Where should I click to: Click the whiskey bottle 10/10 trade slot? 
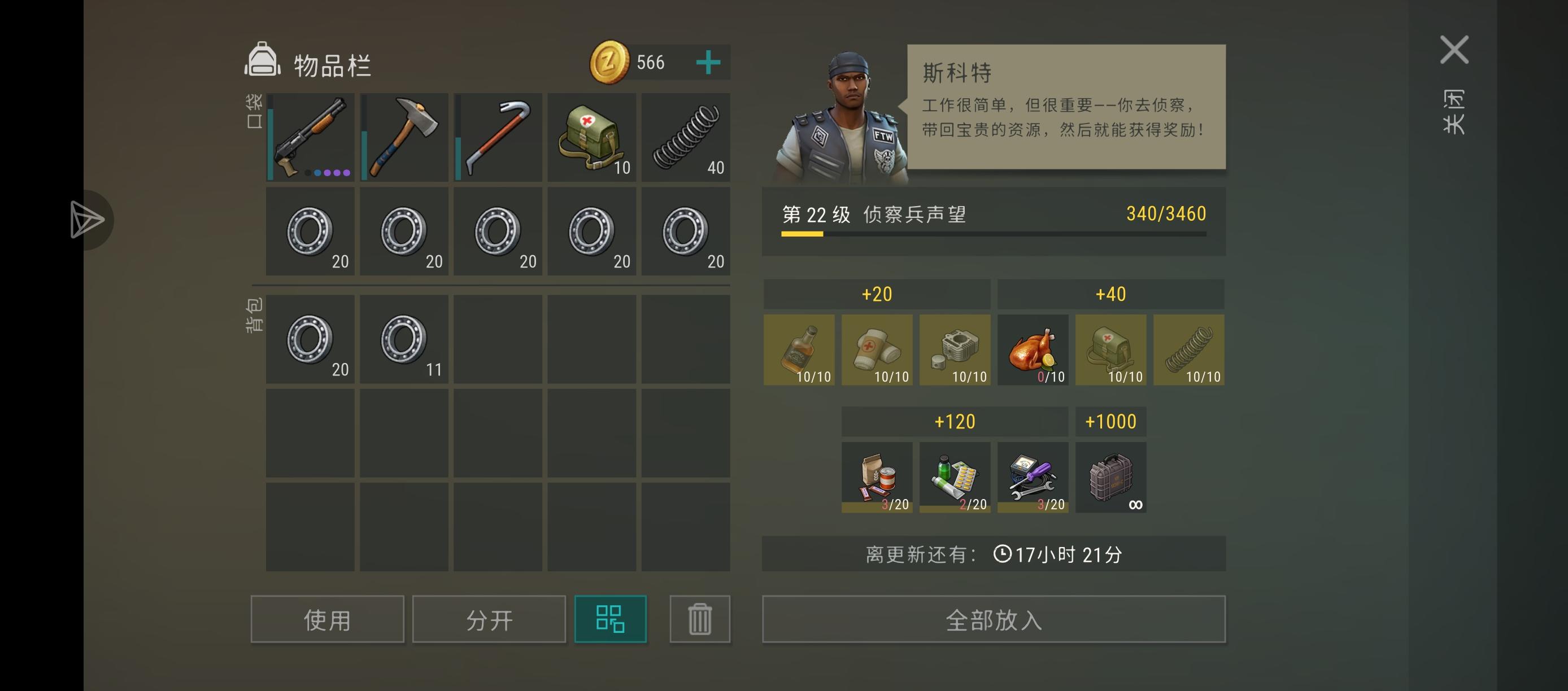(800, 350)
